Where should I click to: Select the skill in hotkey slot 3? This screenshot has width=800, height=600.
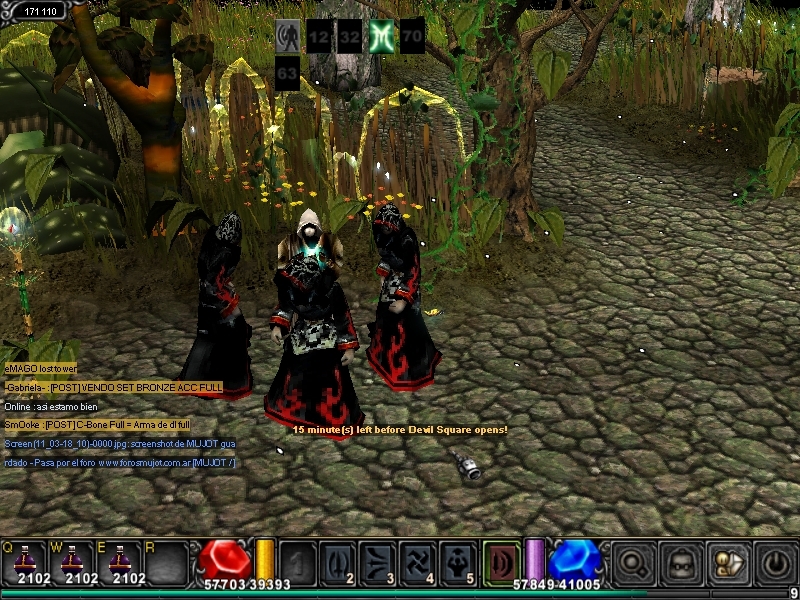[x=378, y=563]
